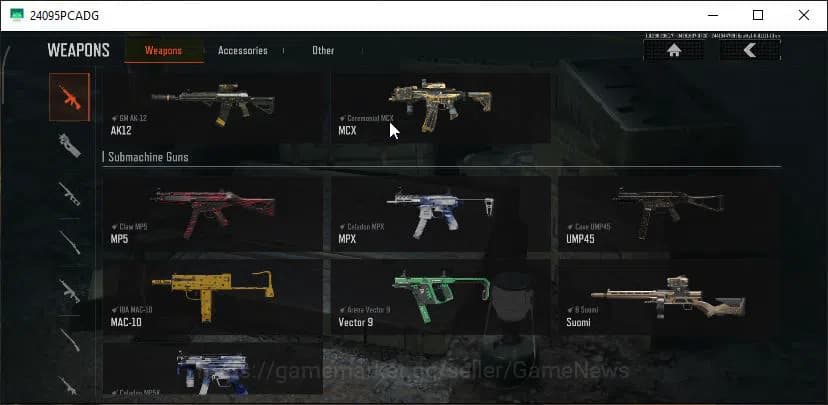Switch to the Weapons tab

pyautogui.click(x=163, y=50)
